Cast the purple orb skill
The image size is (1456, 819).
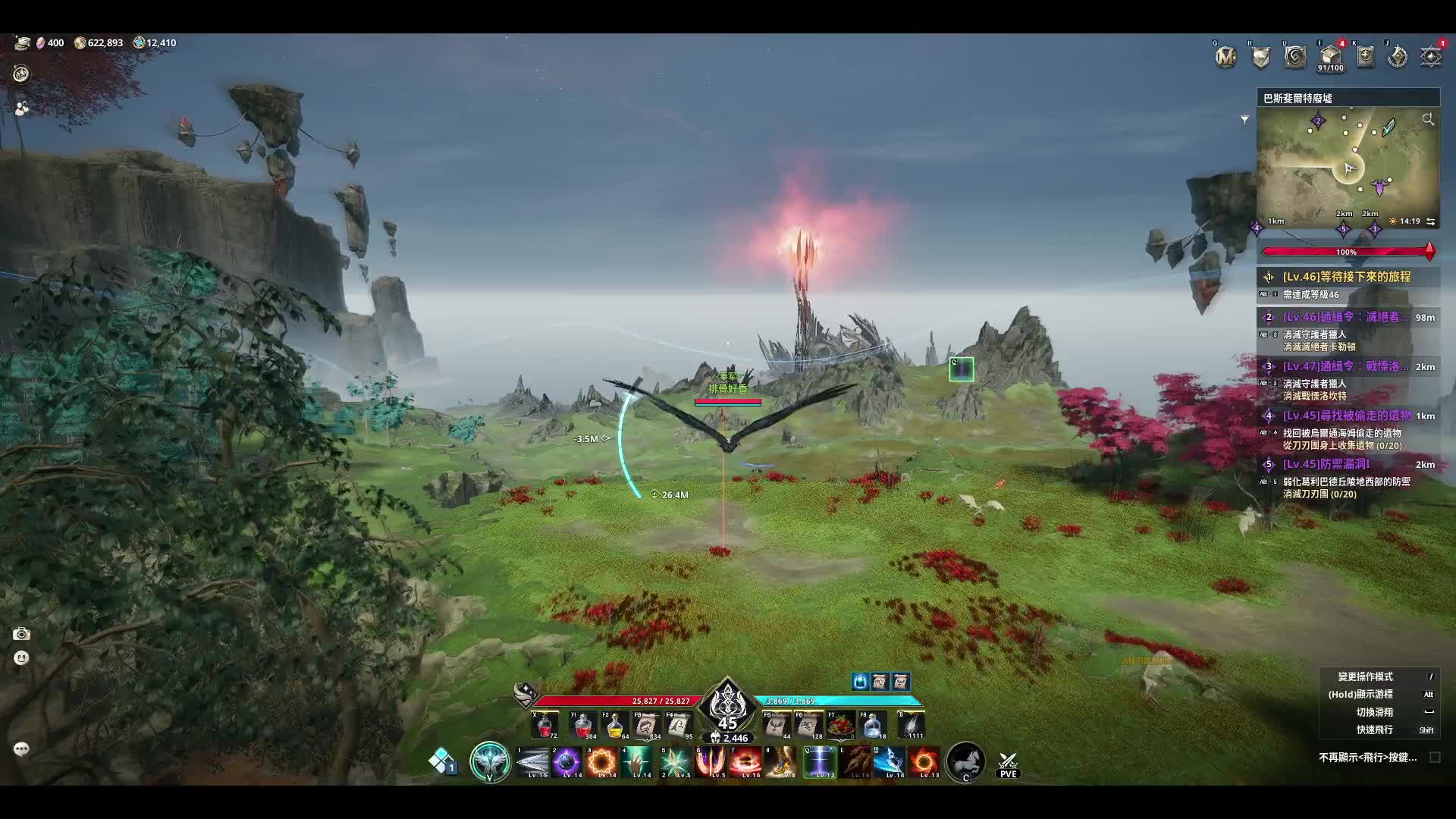(x=567, y=762)
